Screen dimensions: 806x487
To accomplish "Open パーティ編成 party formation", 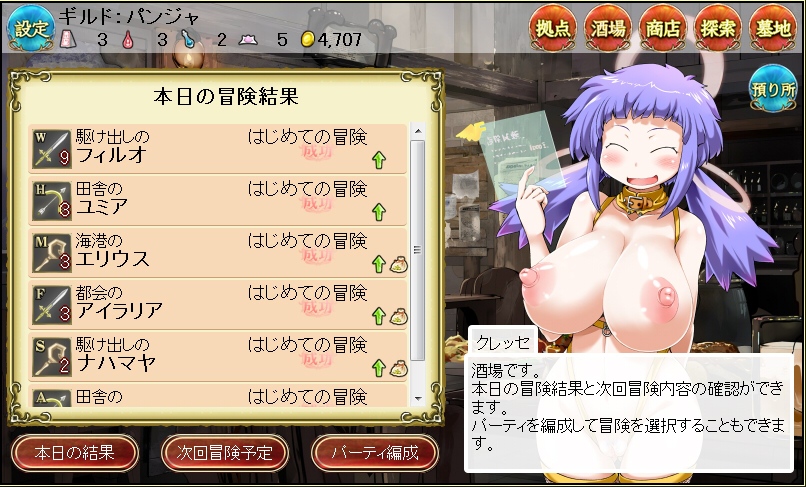I will (x=375, y=452).
